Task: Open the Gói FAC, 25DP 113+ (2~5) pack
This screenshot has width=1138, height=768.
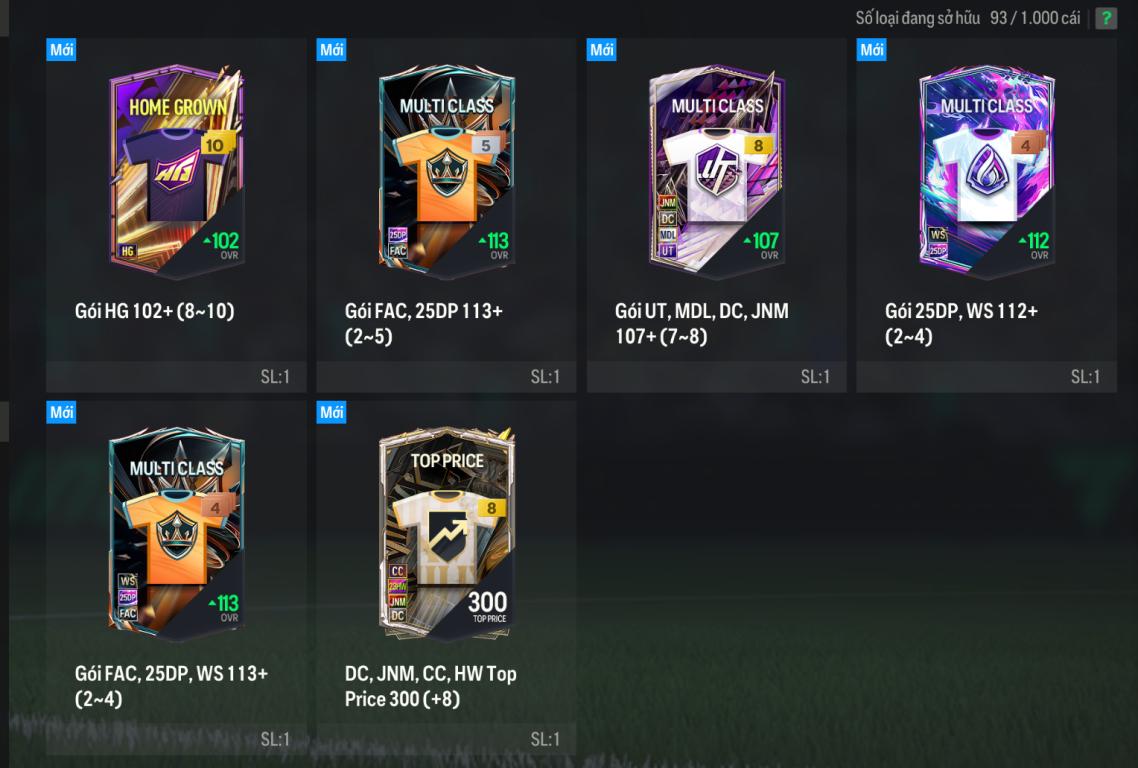Action: (446, 172)
